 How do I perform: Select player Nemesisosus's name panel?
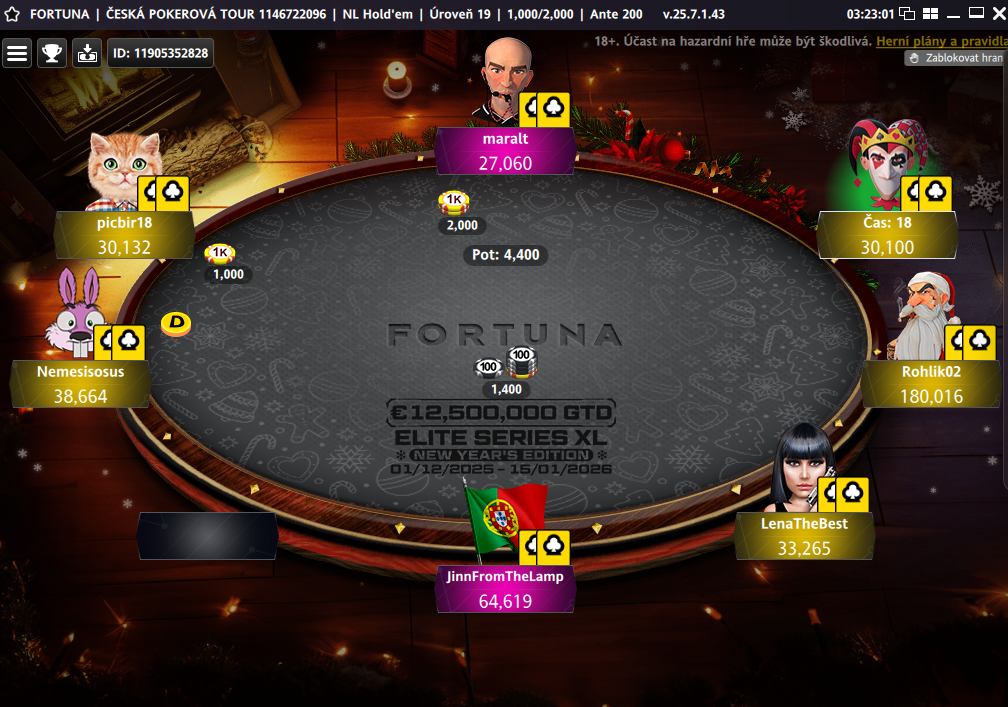tap(80, 384)
